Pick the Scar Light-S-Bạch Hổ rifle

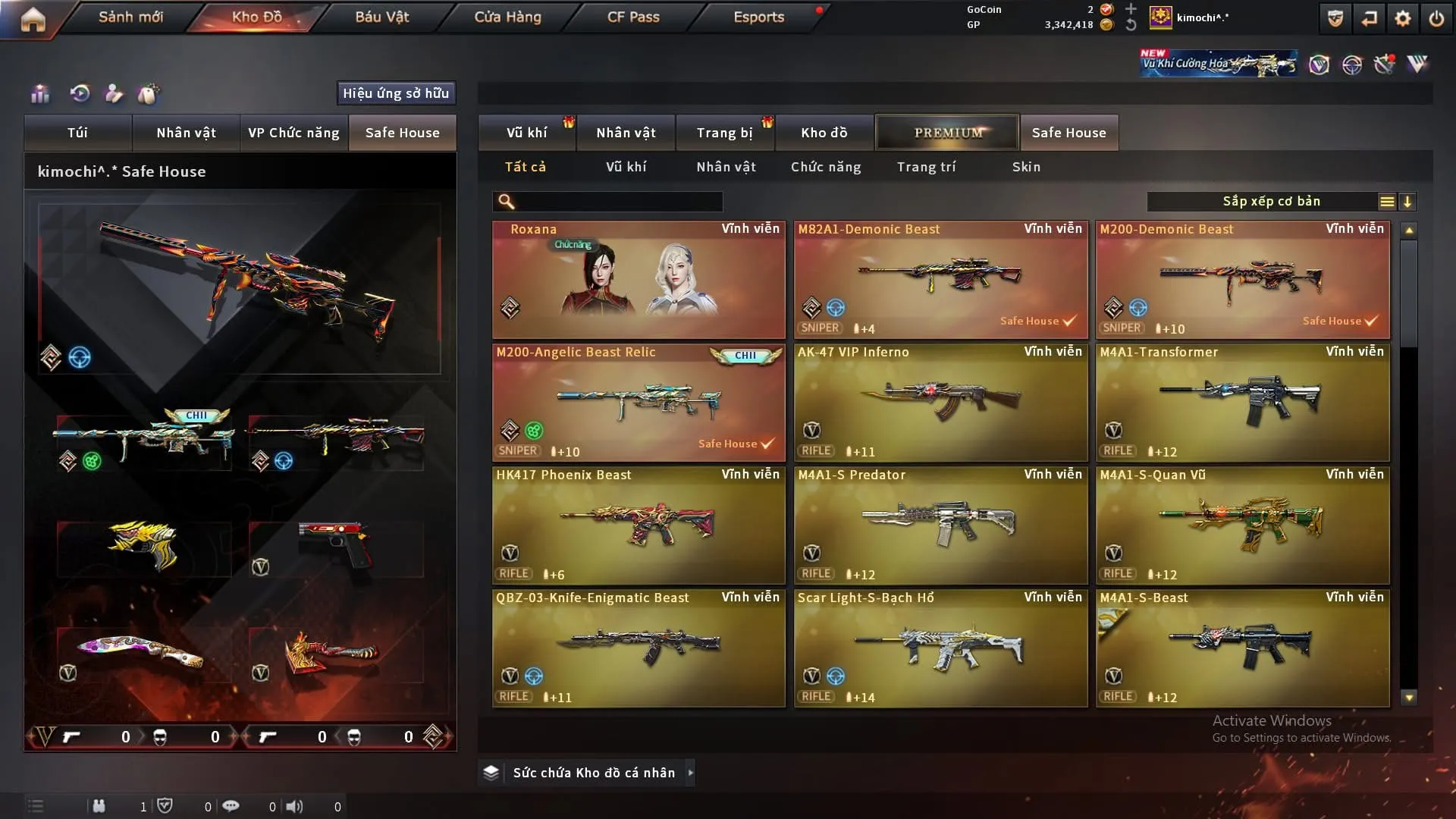coord(940,648)
